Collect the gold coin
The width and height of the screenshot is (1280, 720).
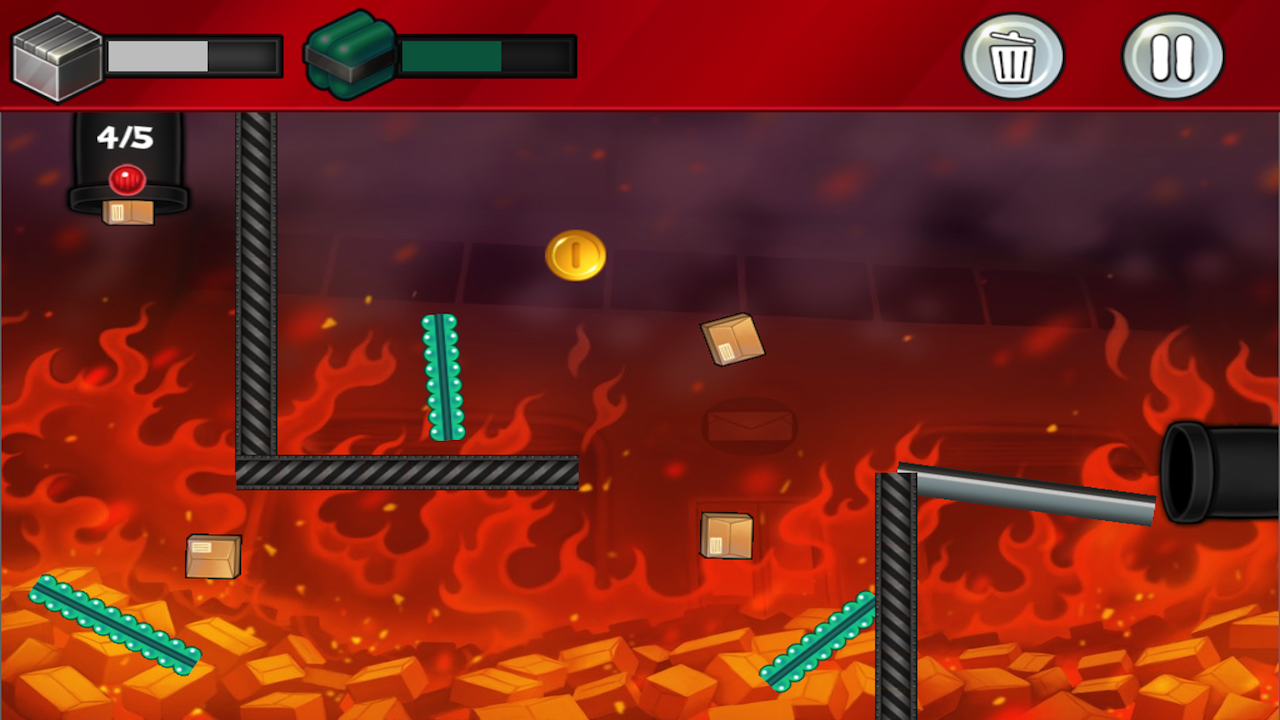tap(576, 254)
